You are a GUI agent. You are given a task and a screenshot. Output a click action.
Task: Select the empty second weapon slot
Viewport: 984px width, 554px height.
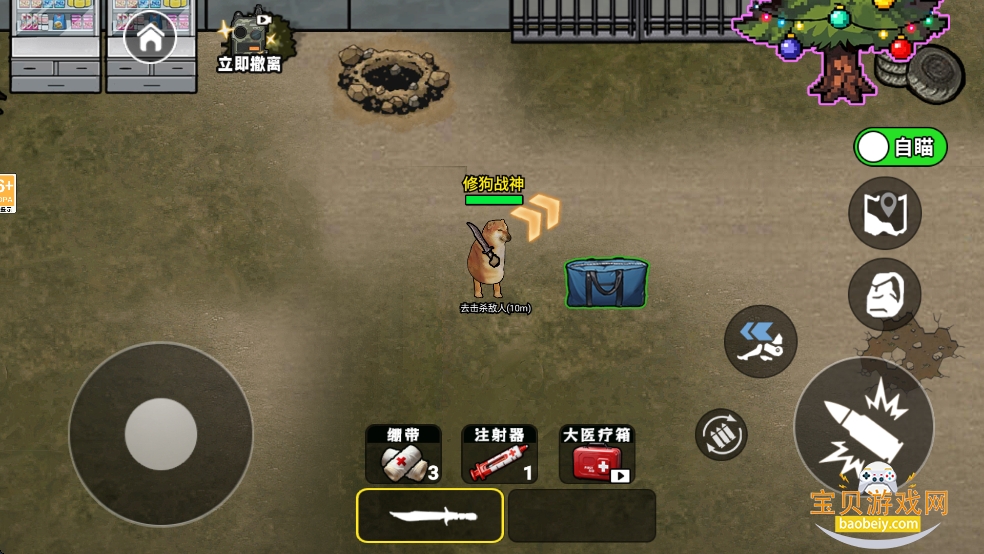581,515
